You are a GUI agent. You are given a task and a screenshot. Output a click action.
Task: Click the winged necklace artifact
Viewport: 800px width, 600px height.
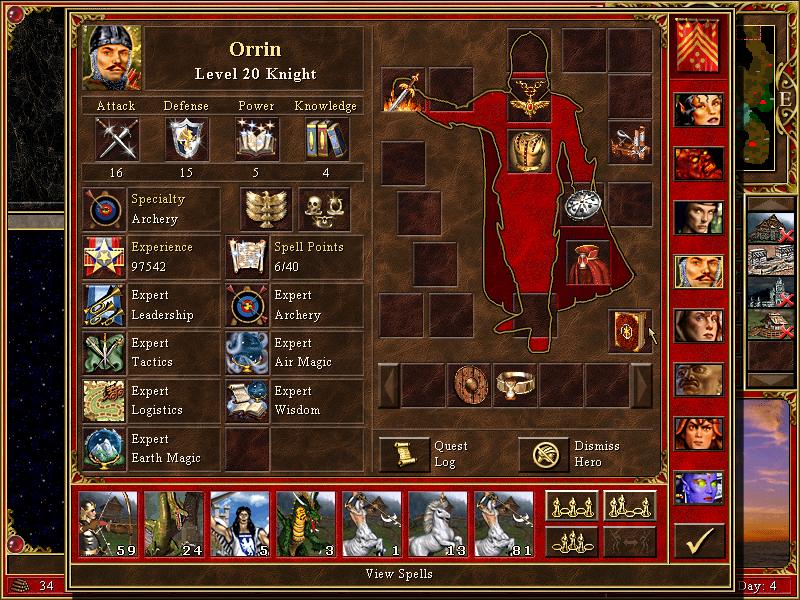click(529, 101)
